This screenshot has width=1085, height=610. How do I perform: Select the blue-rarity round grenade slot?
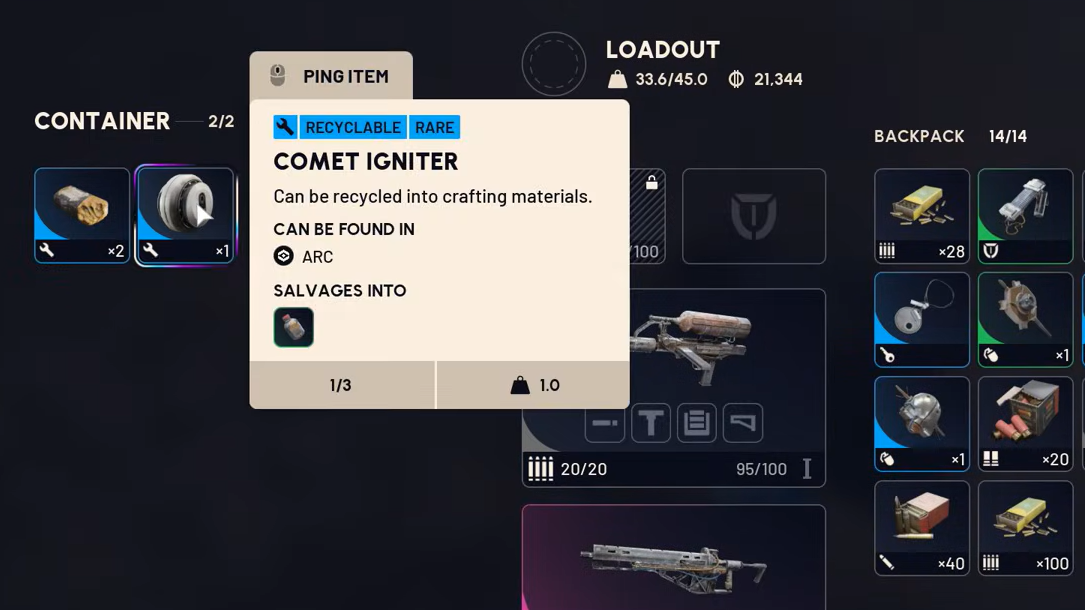[x=922, y=424]
